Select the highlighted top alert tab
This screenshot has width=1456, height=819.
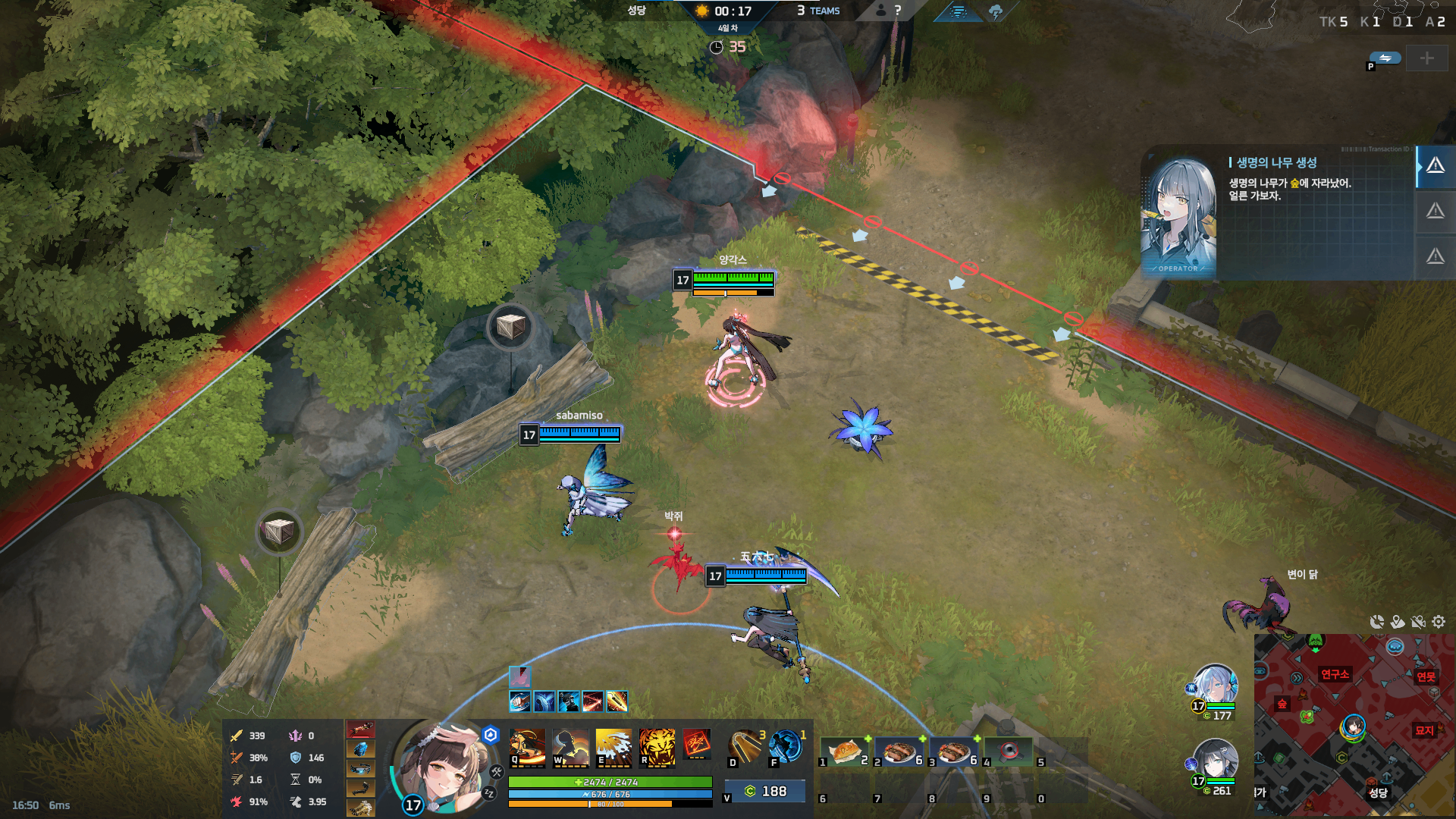pyautogui.click(x=1436, y=166)
